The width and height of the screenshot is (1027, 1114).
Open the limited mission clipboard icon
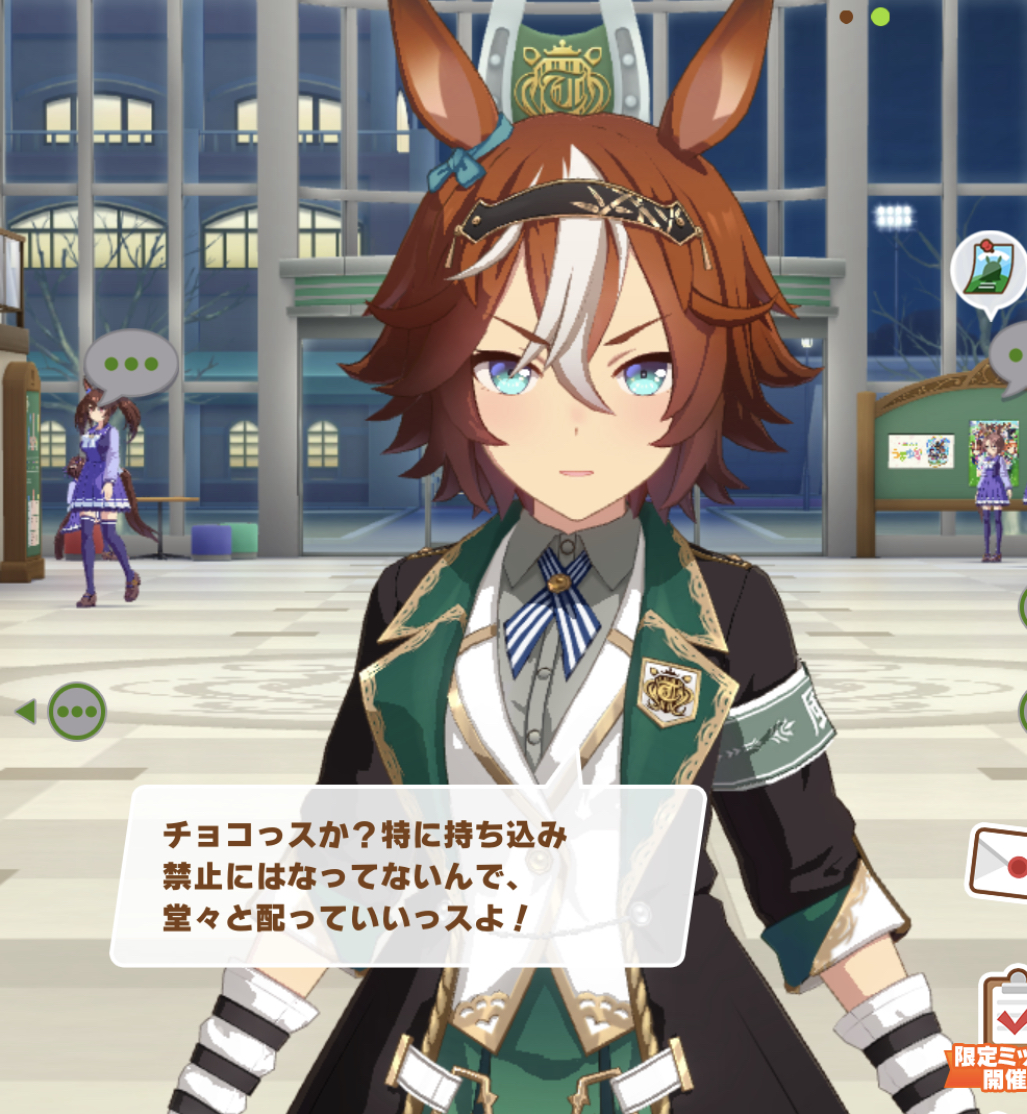1004,1020
